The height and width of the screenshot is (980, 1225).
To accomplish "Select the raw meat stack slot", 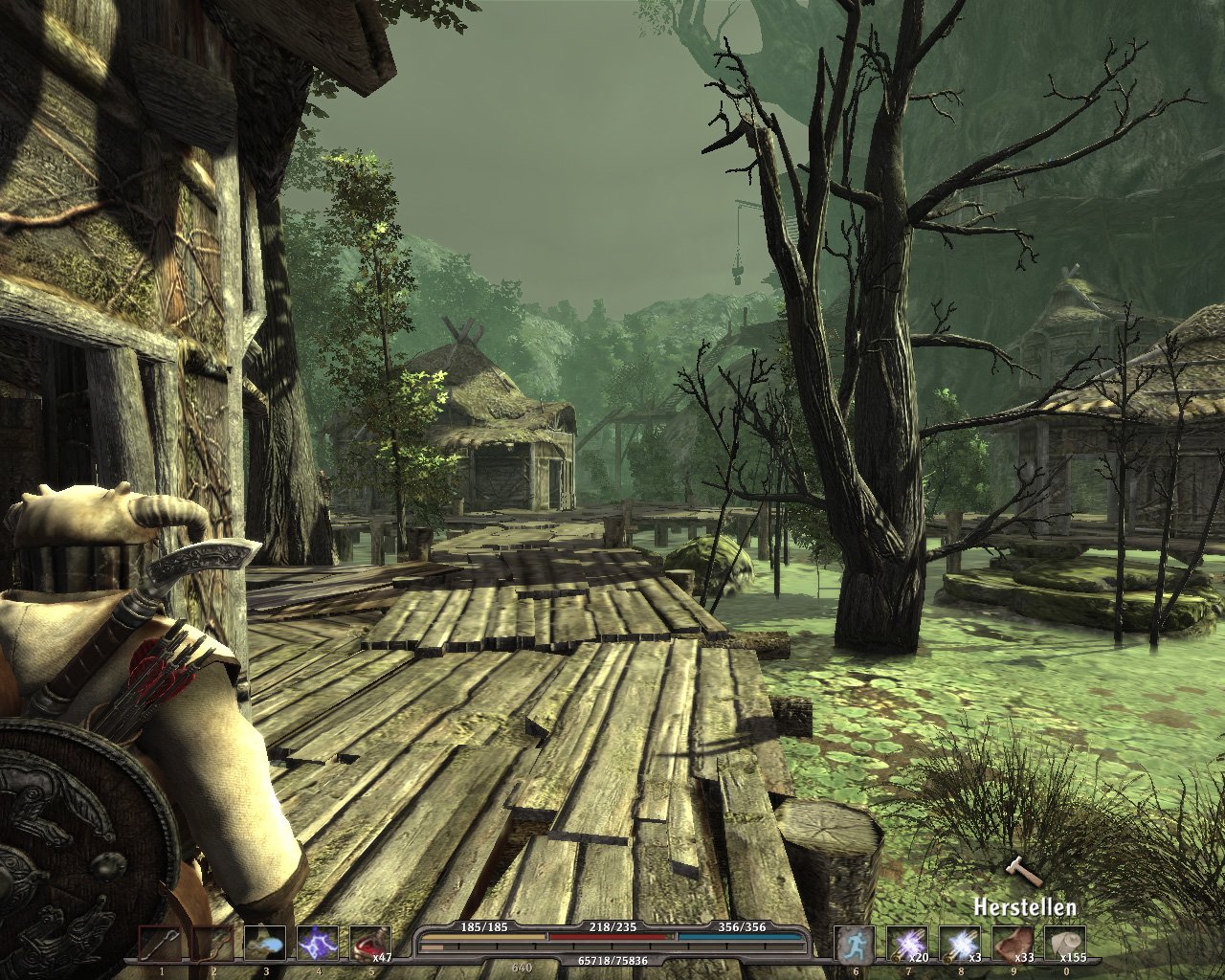I will pyautogui.click(x=1013, y=944).
